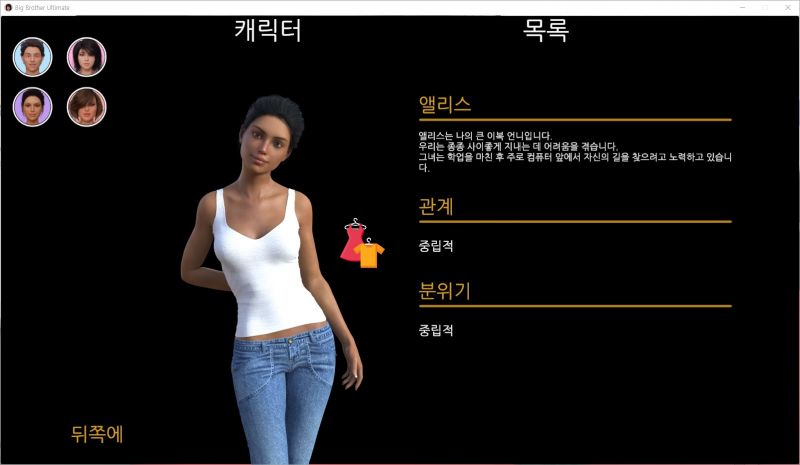Minimize the game window
The image size is (800, 465).
(x=740, y=7)
